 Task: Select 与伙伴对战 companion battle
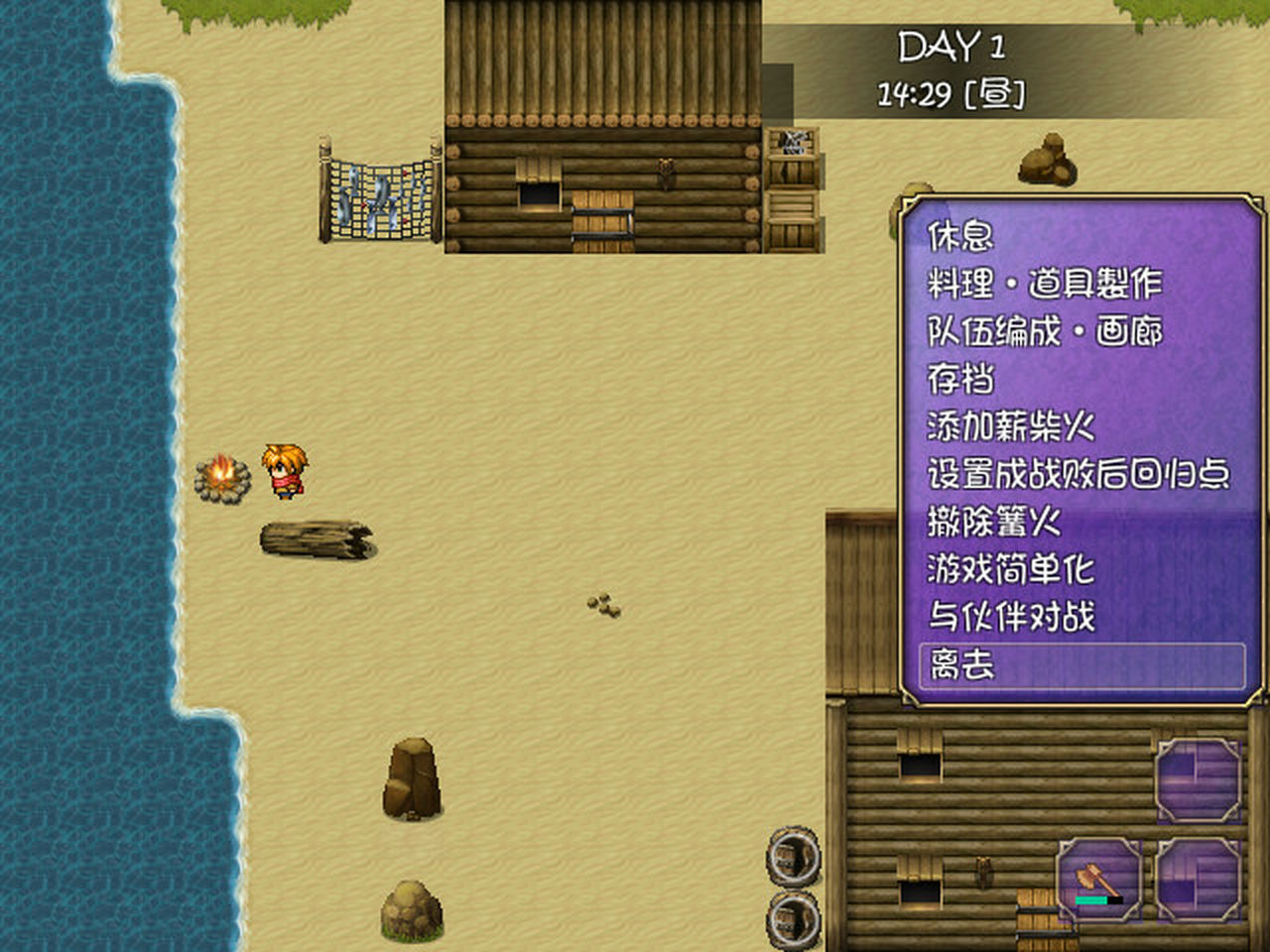(x=1010, y=617)
